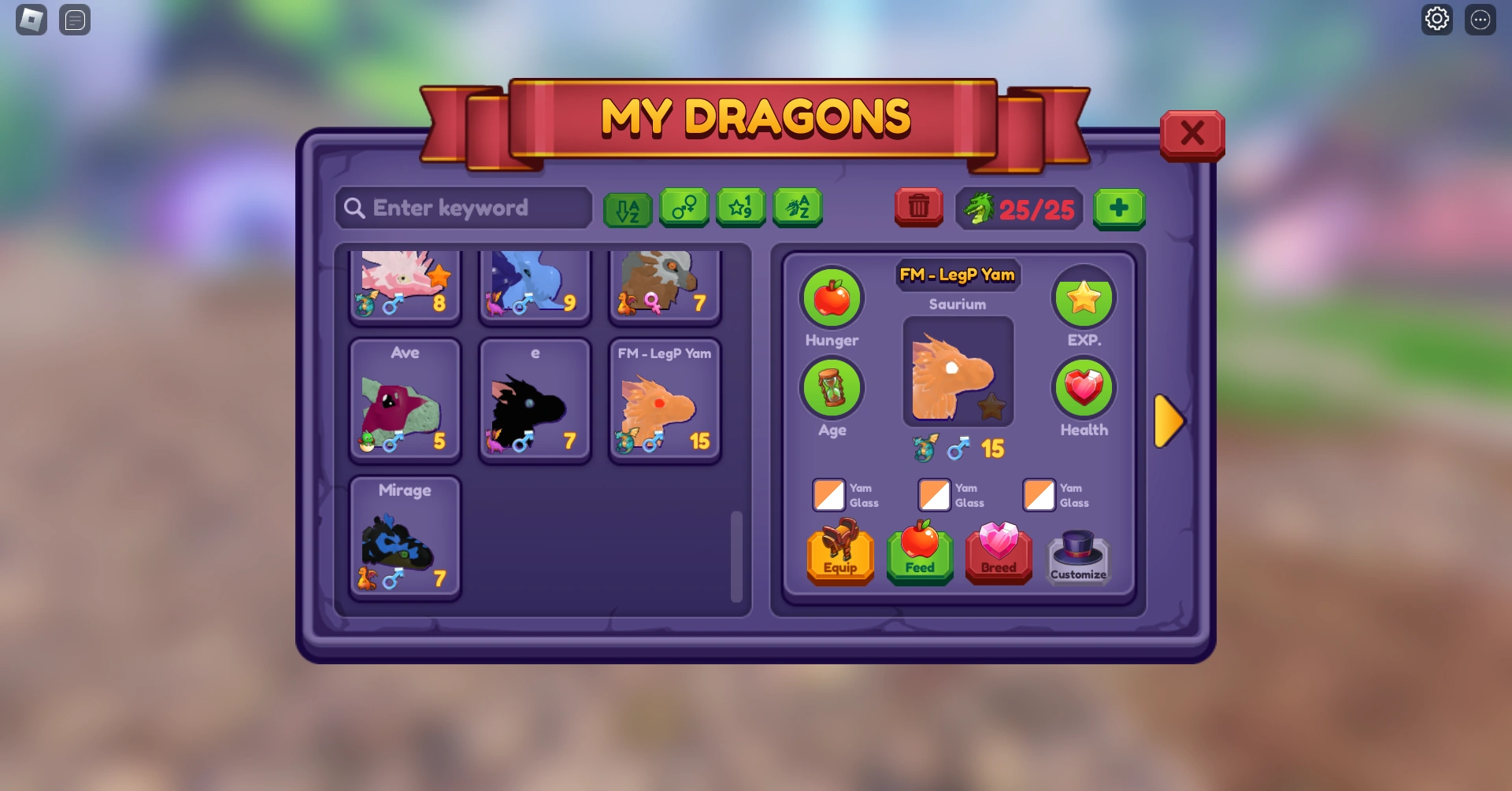Select the third Yam Glass color swatch
This screenshot has width=1512, height=791.
click(x=1040, y=495)
